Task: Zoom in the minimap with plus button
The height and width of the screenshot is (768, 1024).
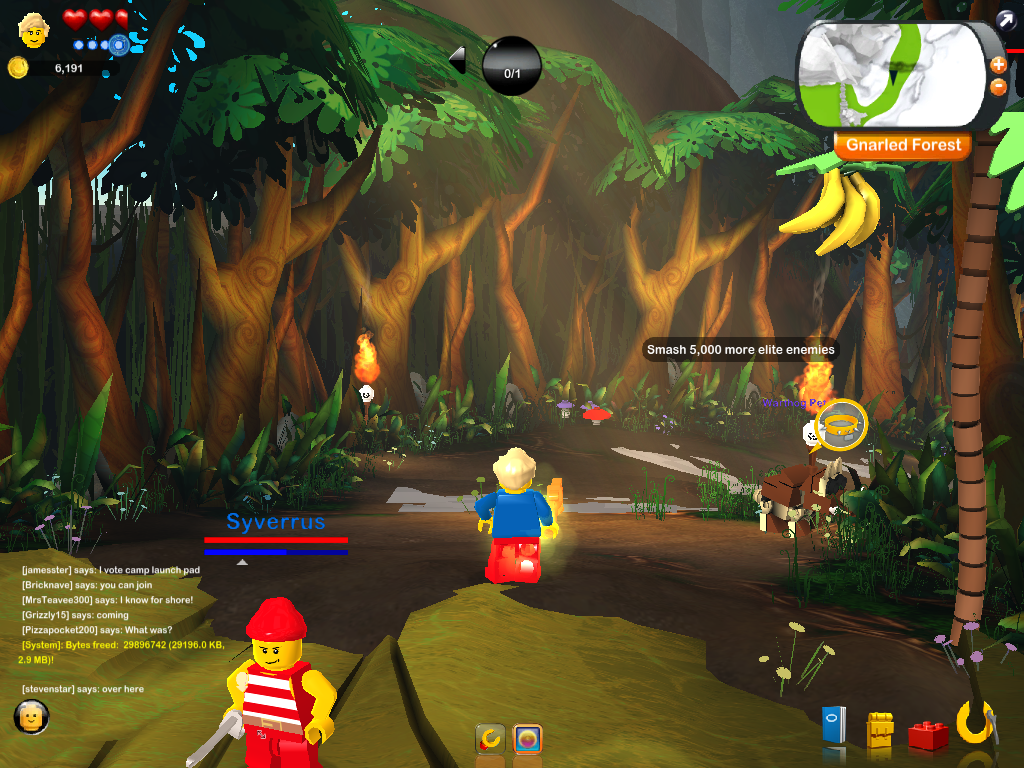Action: click(x=998, y=65)
